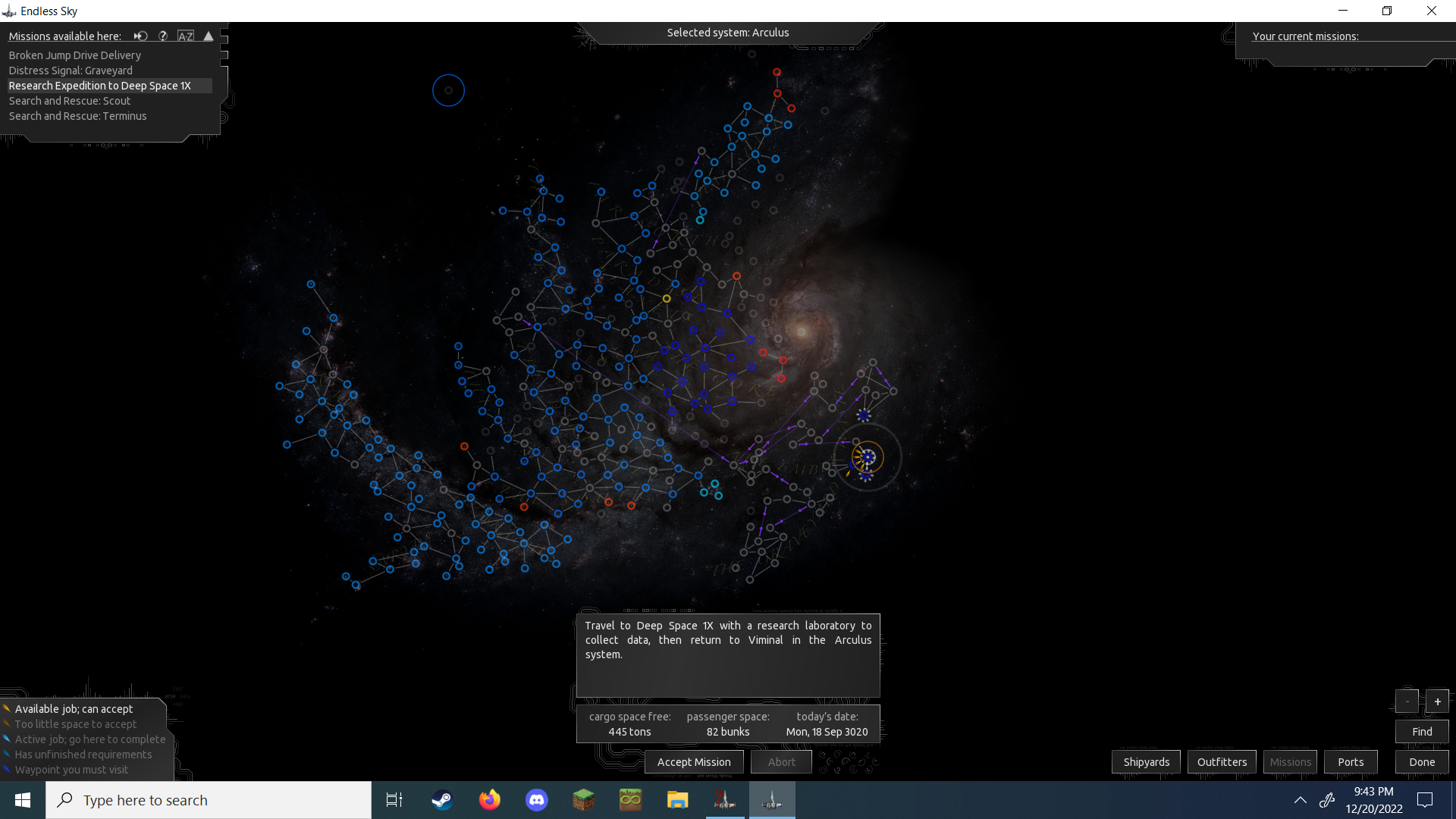
Task: Open Firefox from the taskbar
Action: coord(489,800)
